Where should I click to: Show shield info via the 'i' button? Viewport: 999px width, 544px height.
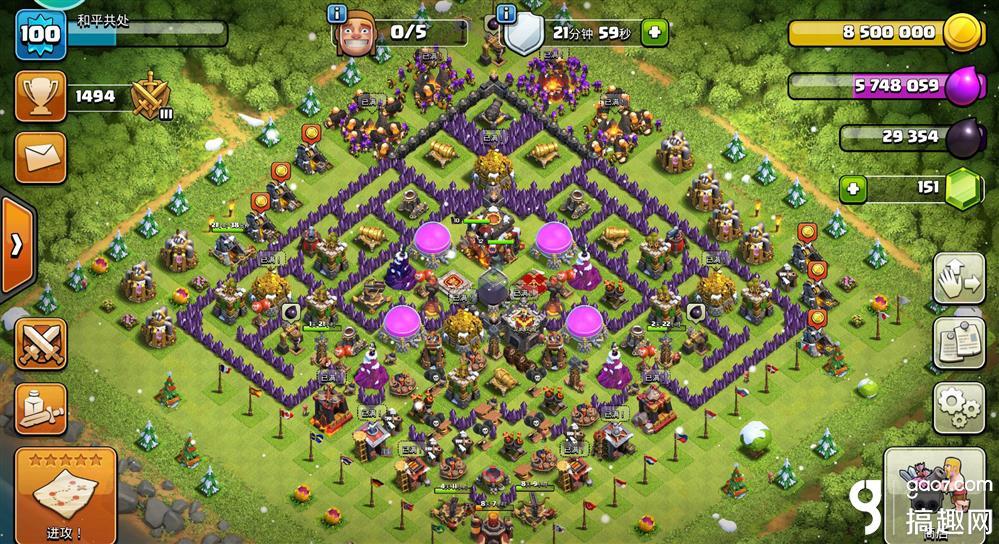(508, 14)
